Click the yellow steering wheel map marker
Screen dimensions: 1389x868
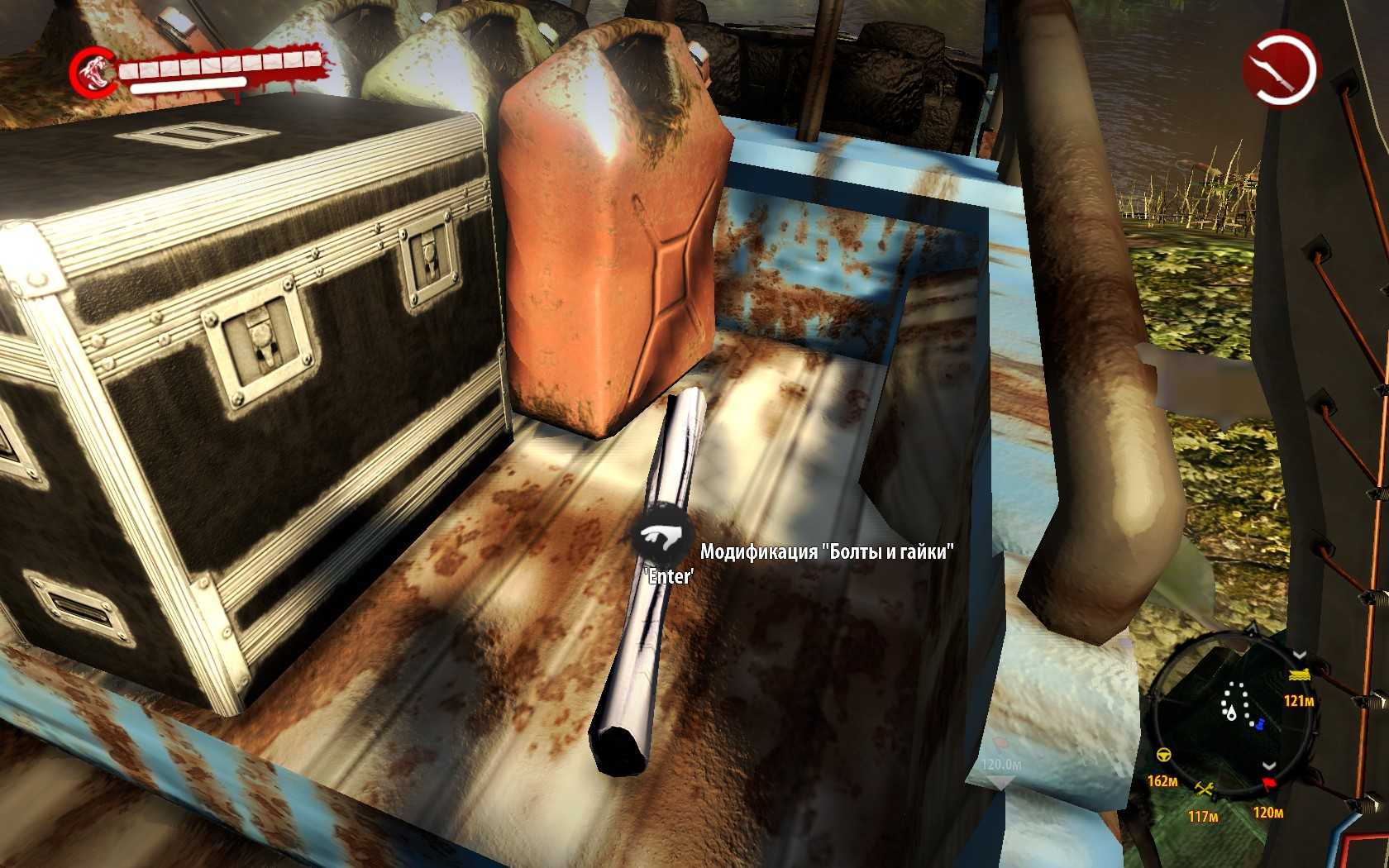pyautogui.click(x=1162, y=756)
